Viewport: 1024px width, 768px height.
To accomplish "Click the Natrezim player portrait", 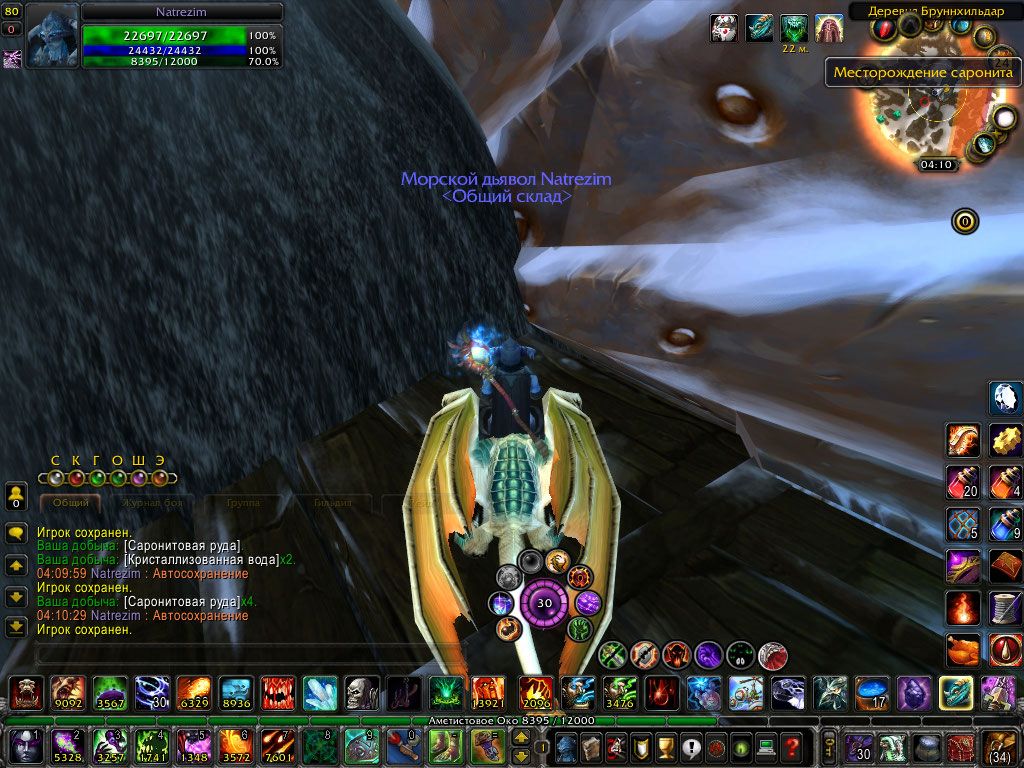I will pyautogui.click(x=51, y=36).
